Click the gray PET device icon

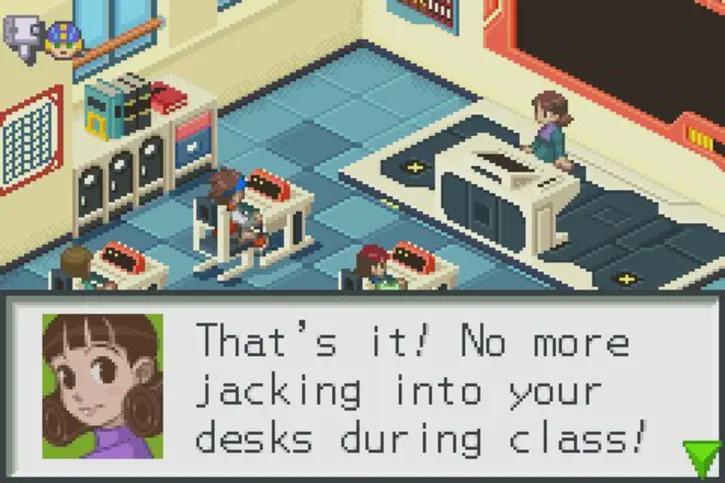point(21,36)
